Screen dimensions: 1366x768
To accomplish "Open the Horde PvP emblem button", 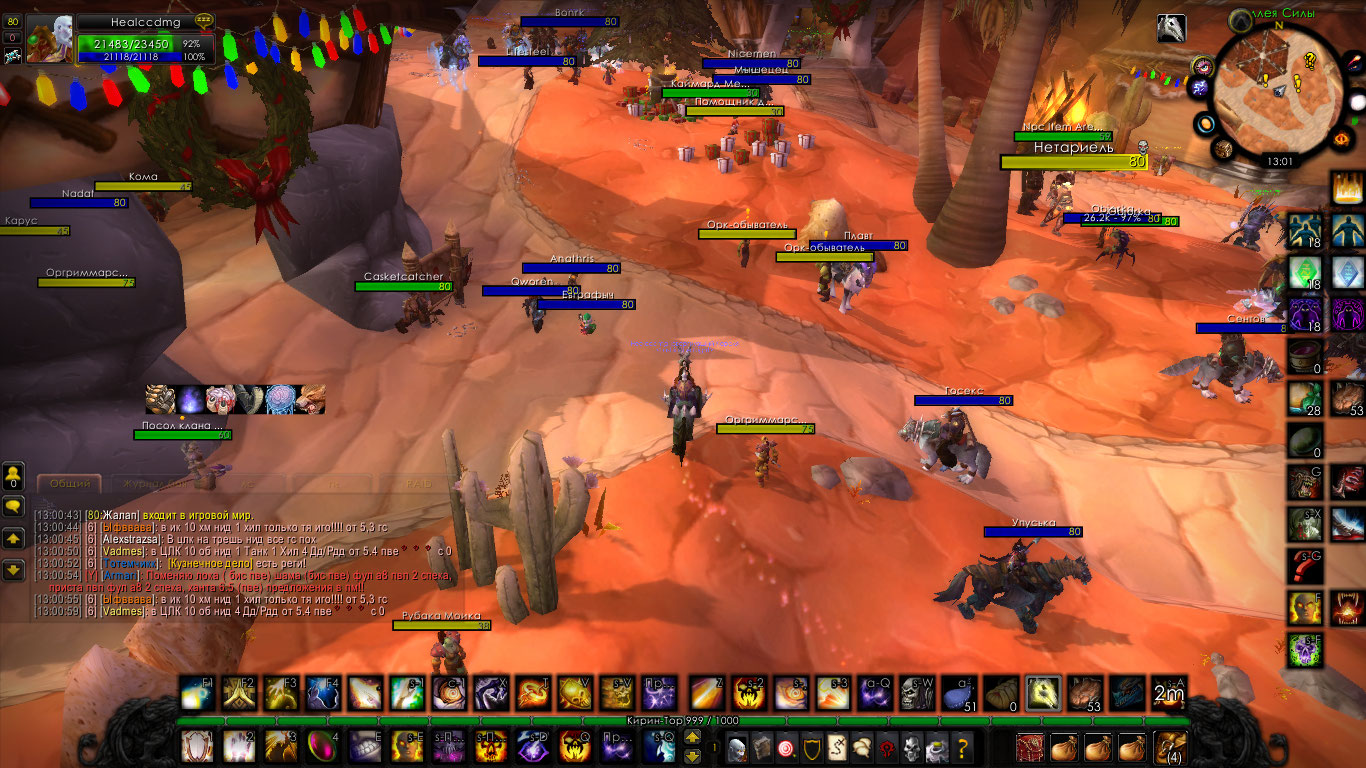I will pyautogui.click(x=886, y=747).
